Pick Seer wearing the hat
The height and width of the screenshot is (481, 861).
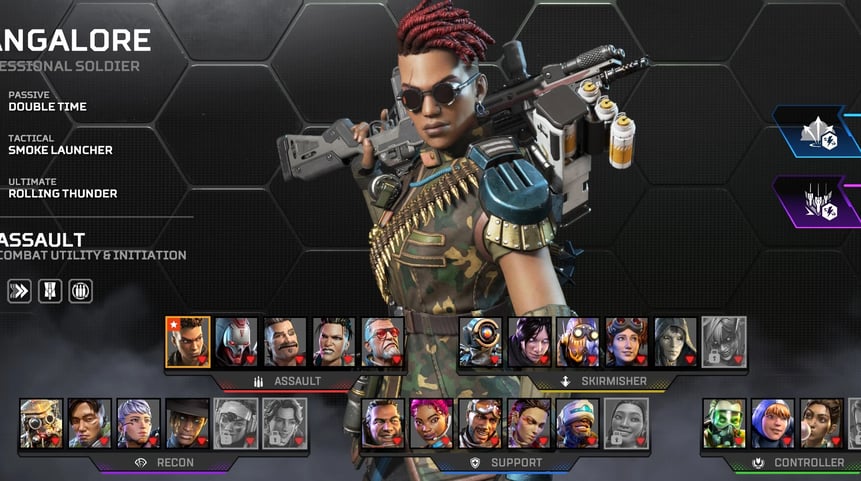coord(187,423)
